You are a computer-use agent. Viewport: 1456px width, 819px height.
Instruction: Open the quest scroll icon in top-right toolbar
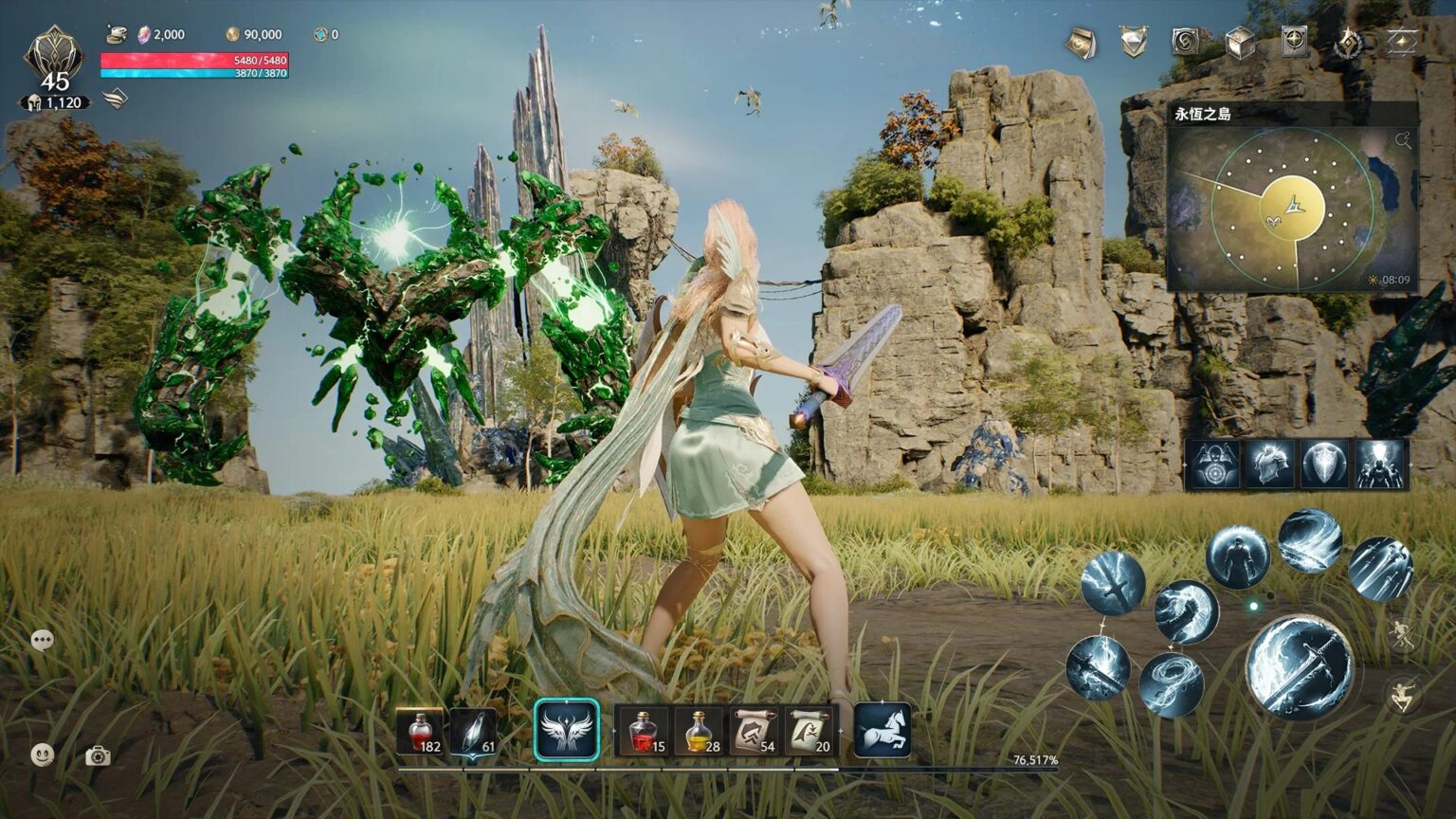tap(1079, 43)
